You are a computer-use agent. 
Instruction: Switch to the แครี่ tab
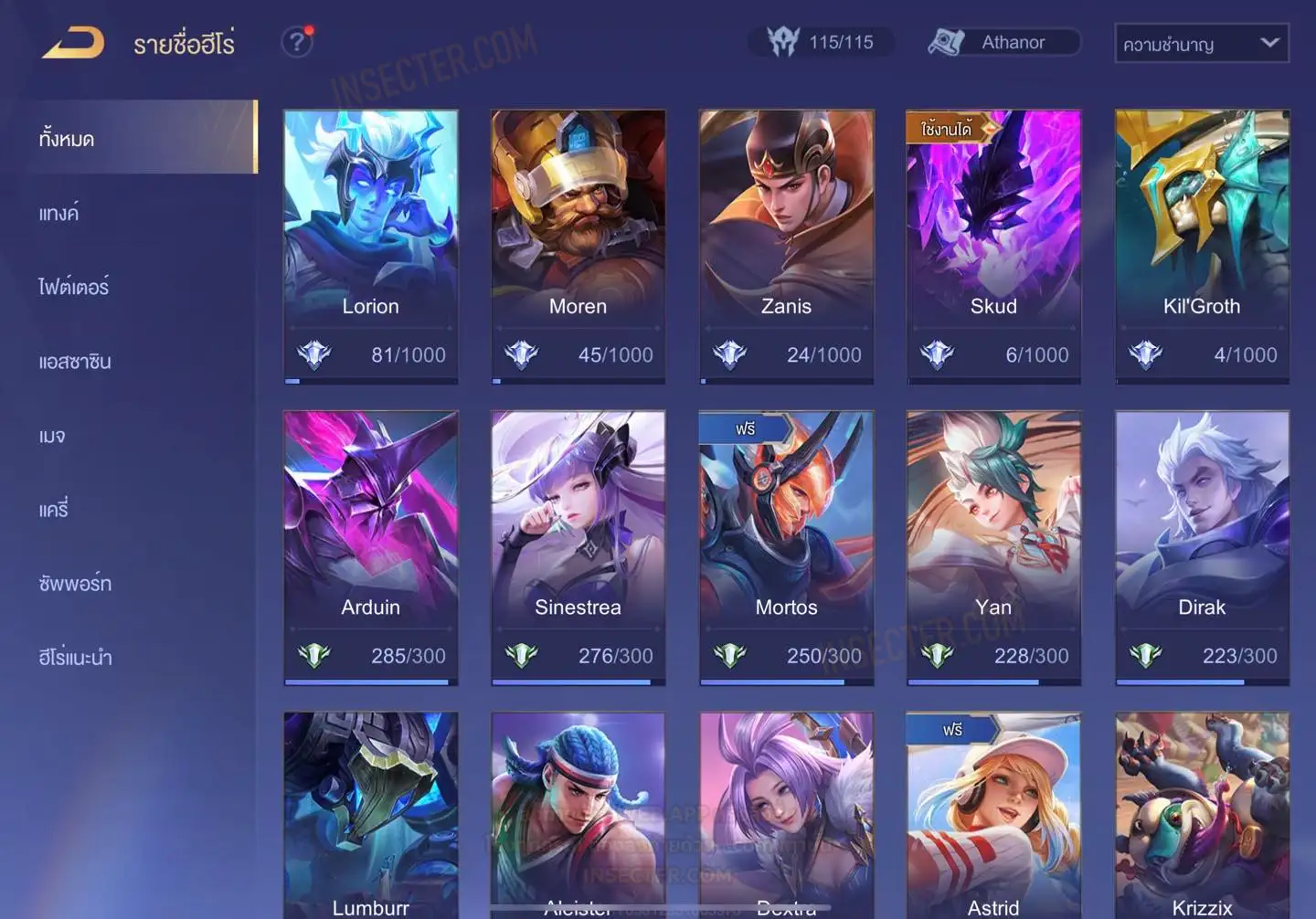coord(54,509)
